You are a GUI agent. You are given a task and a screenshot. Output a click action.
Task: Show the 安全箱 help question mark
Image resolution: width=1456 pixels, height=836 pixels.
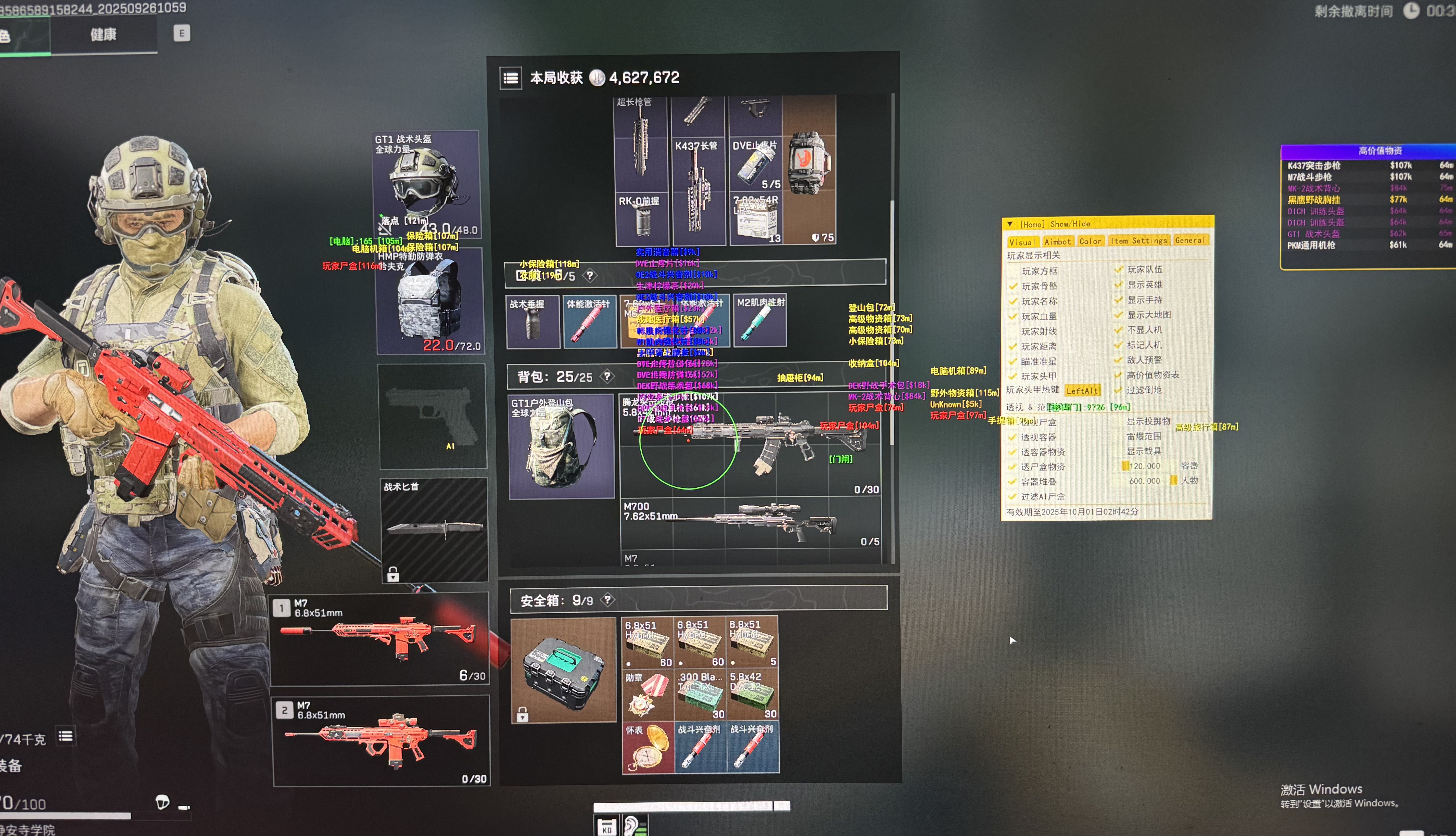[607, 600]
